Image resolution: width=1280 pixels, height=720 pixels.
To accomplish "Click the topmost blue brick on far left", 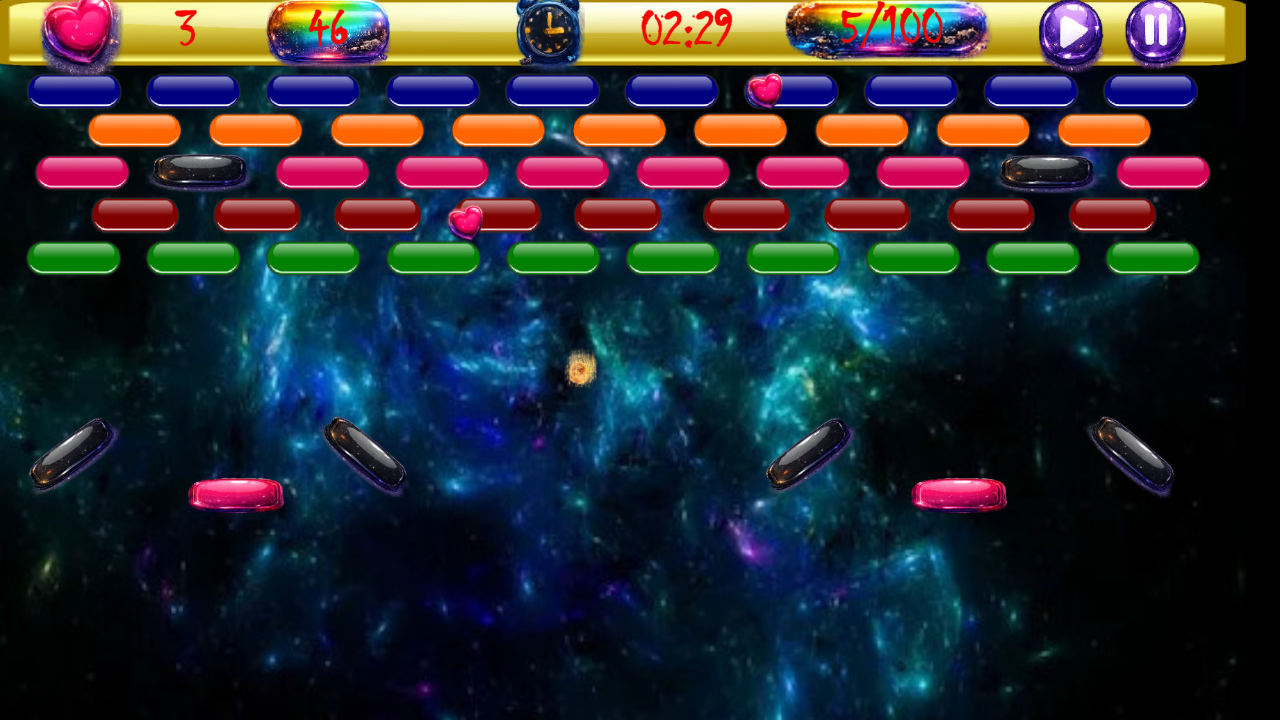I will tap(72, 90).
